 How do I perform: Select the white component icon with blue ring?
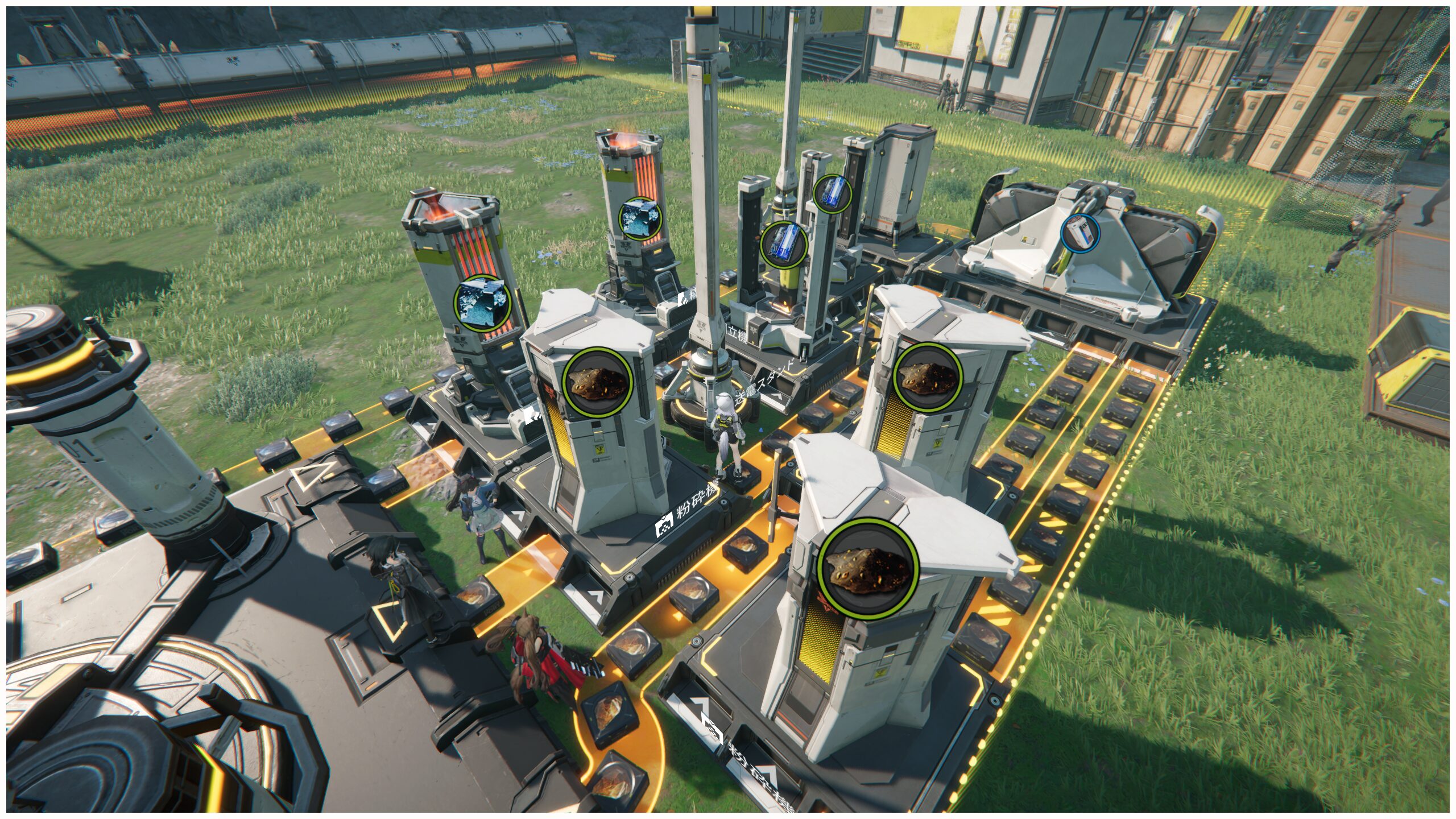tap(1080, 233)
